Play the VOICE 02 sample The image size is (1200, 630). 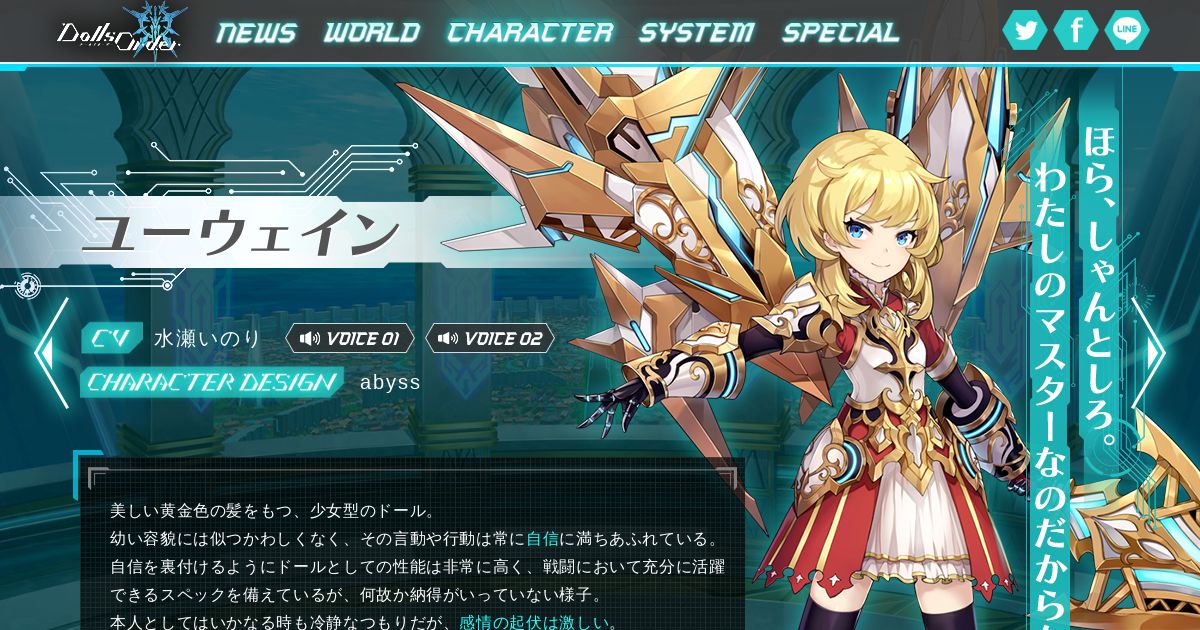[x=490, y=338]
